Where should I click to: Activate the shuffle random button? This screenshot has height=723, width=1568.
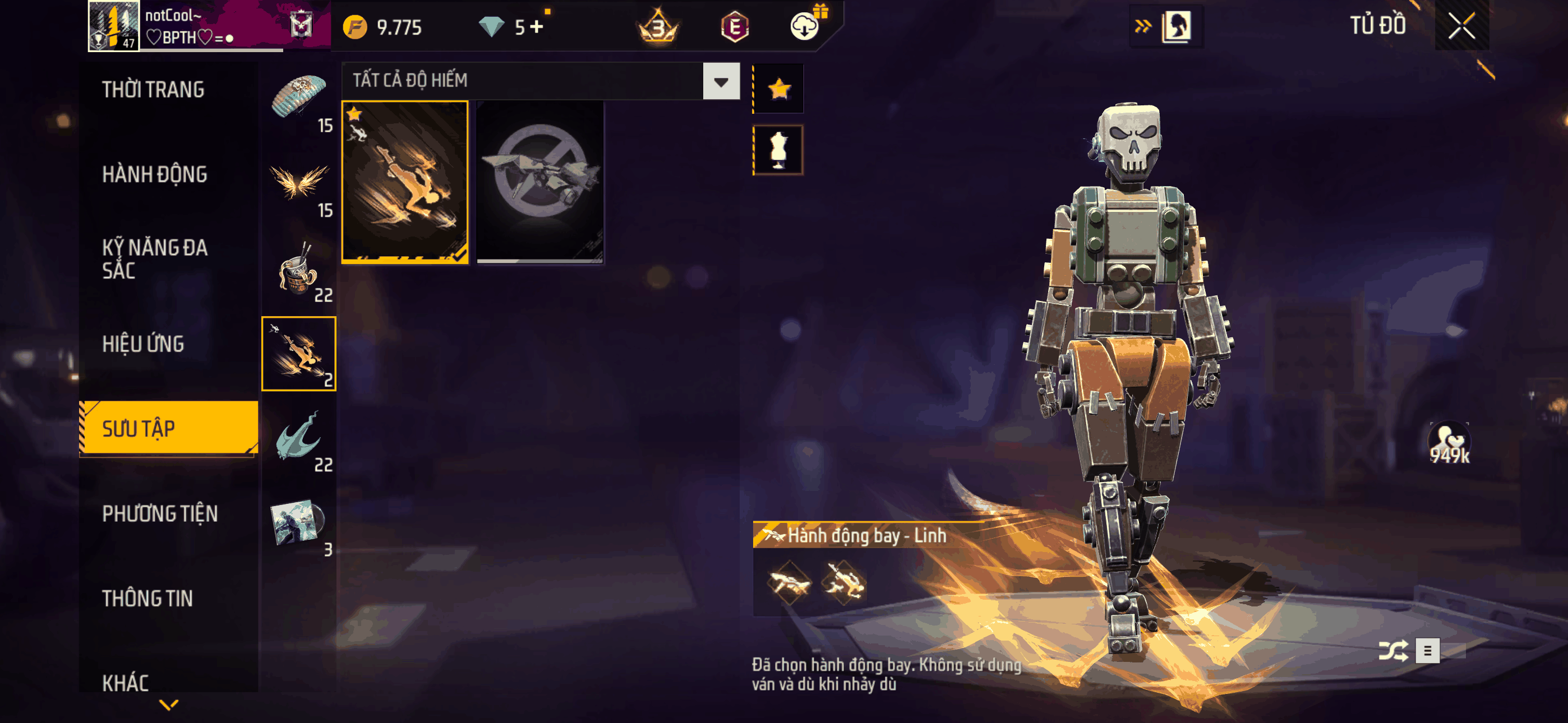[1392, 651]
